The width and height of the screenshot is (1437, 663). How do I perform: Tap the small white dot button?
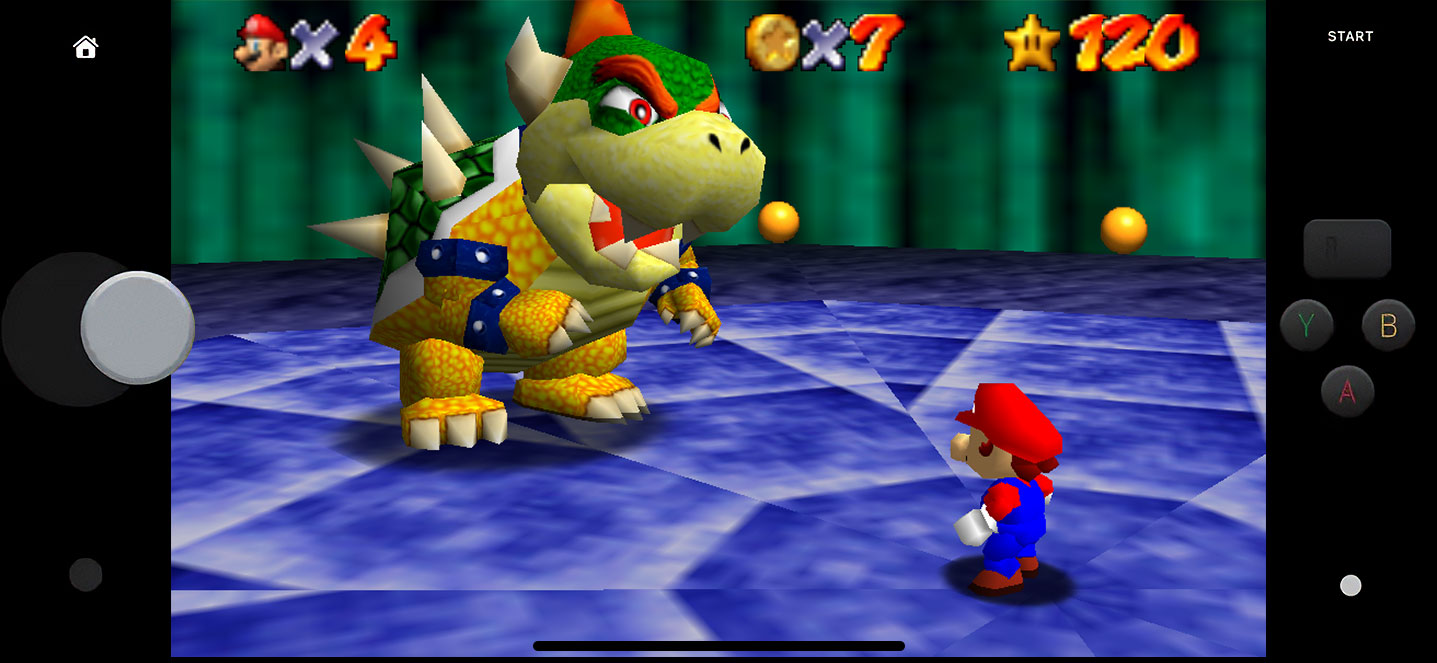point(1350,585)
